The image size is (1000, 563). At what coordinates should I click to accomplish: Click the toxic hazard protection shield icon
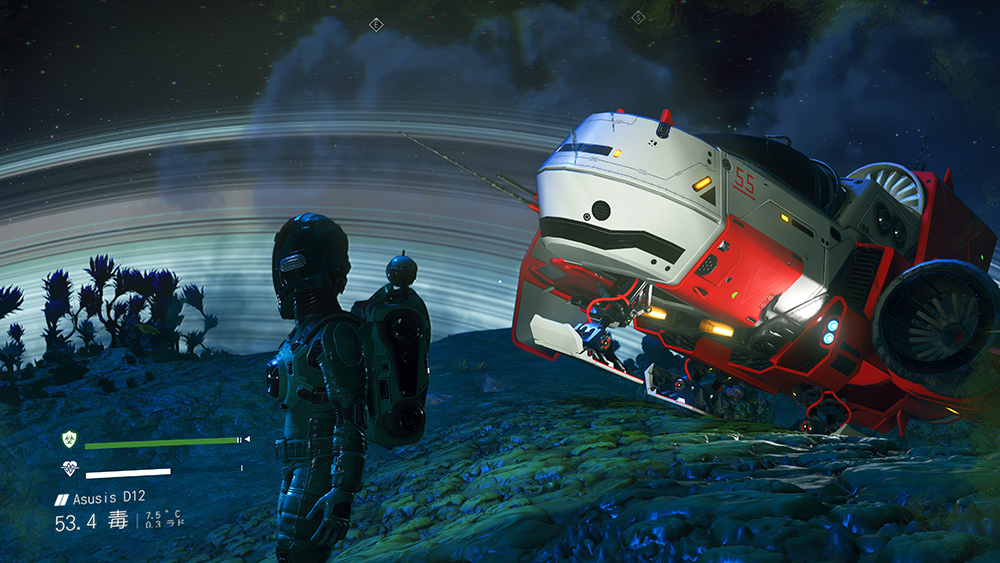pyautogui.click(x=69, y=440)
